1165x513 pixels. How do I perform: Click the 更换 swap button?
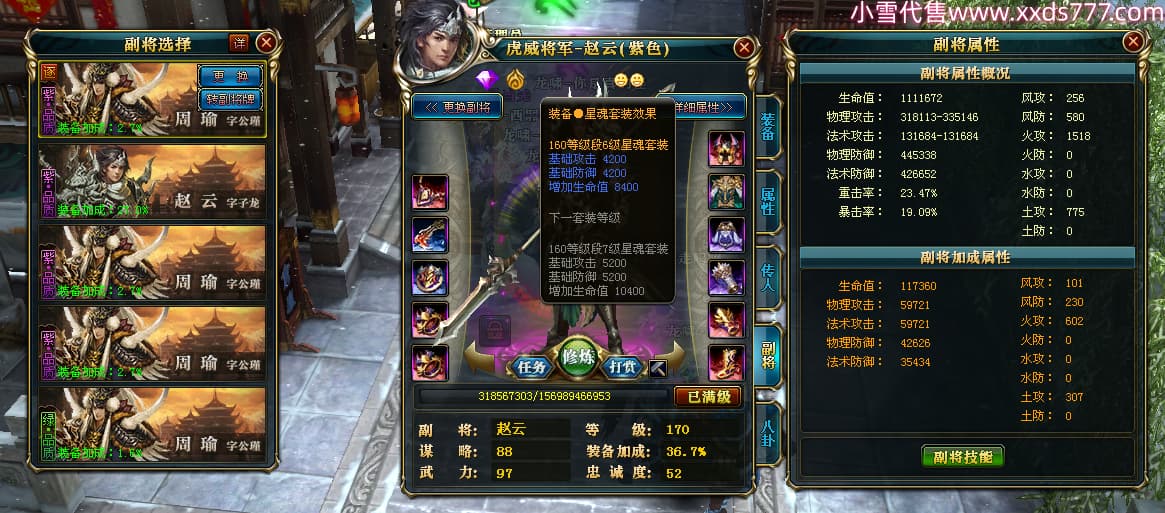coord(230,75)
